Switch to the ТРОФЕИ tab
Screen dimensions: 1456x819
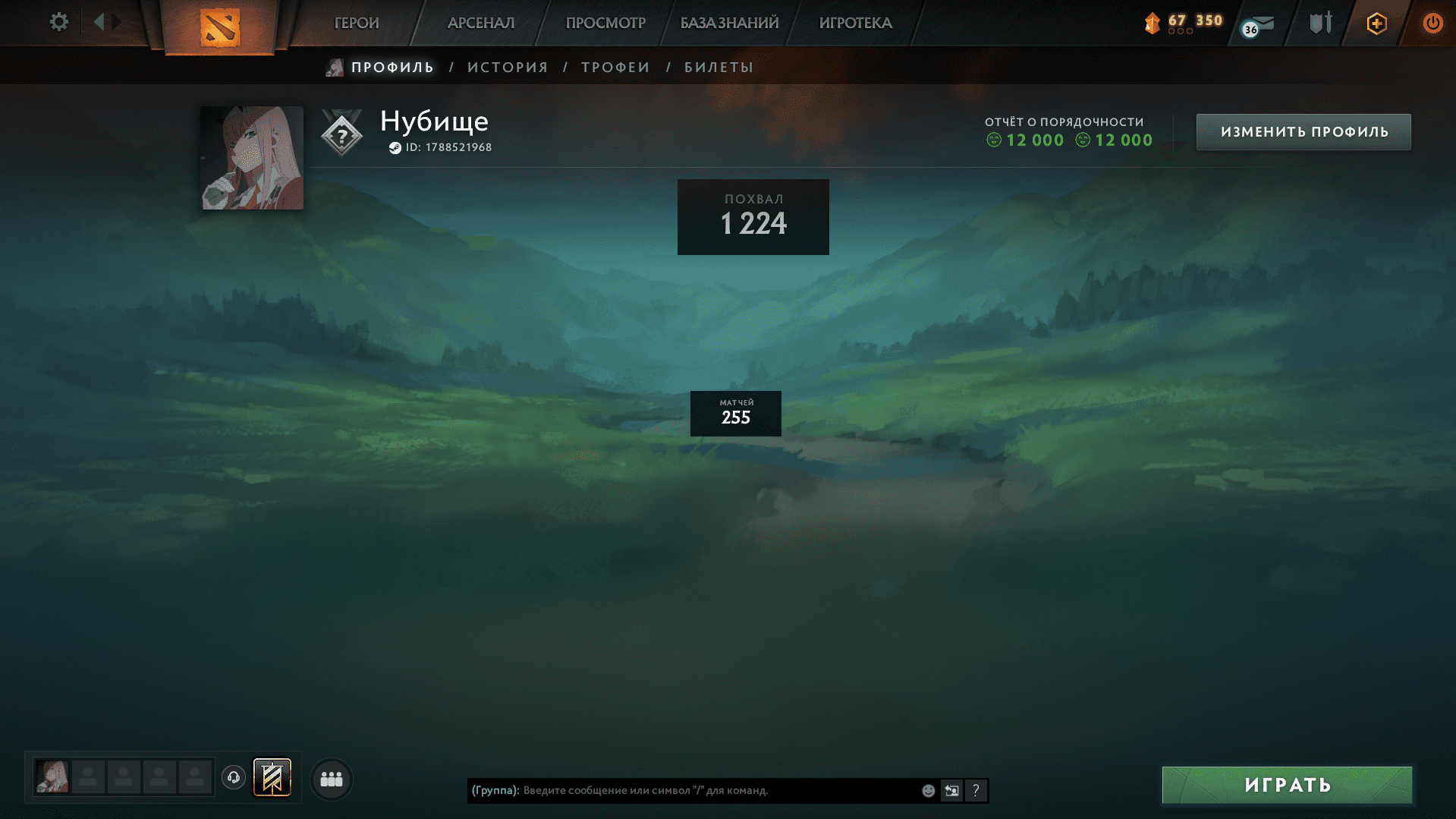pyautogui.click(x=615, y=67)
